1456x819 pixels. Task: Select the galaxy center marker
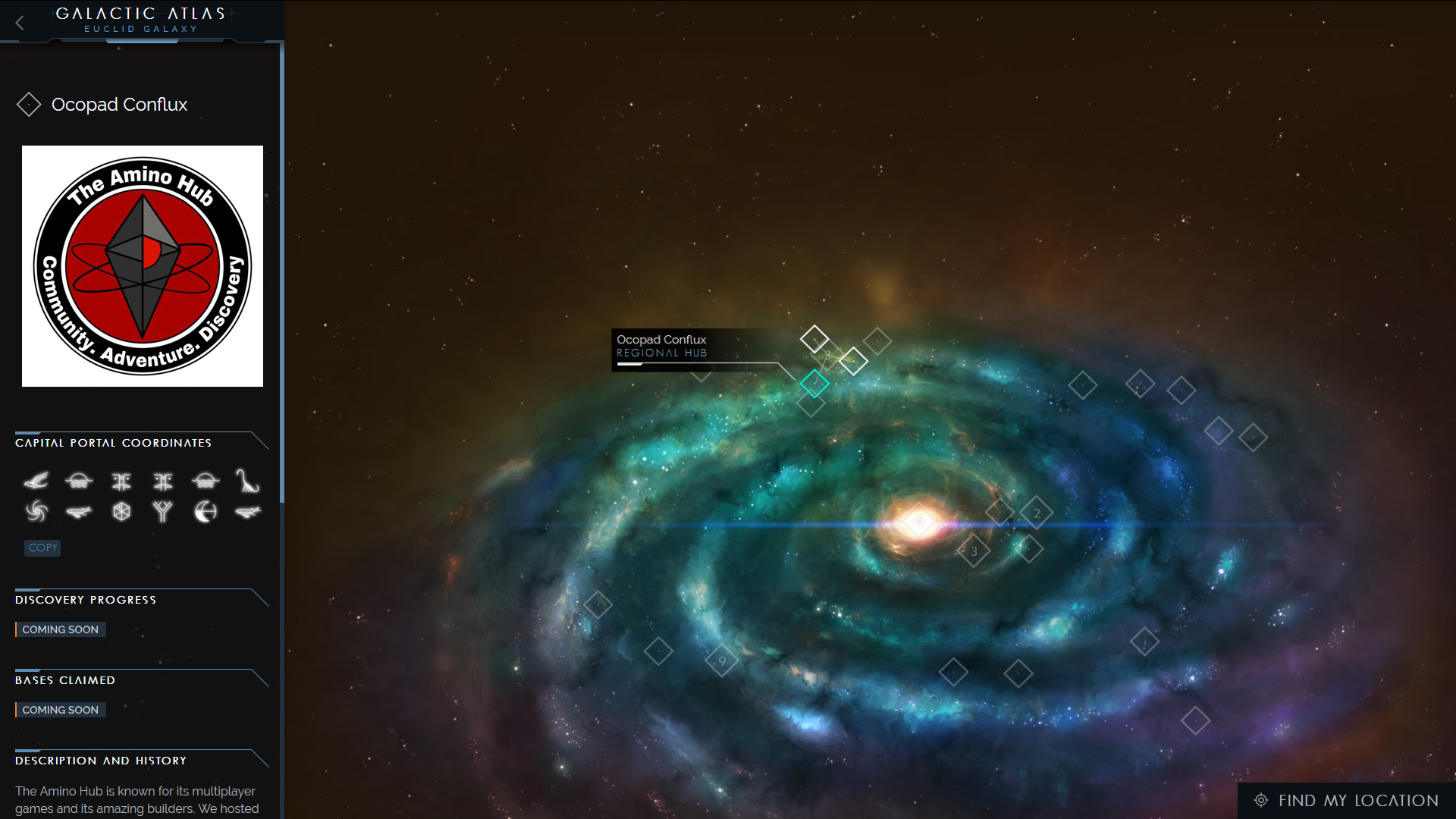(x=919, y=521)
